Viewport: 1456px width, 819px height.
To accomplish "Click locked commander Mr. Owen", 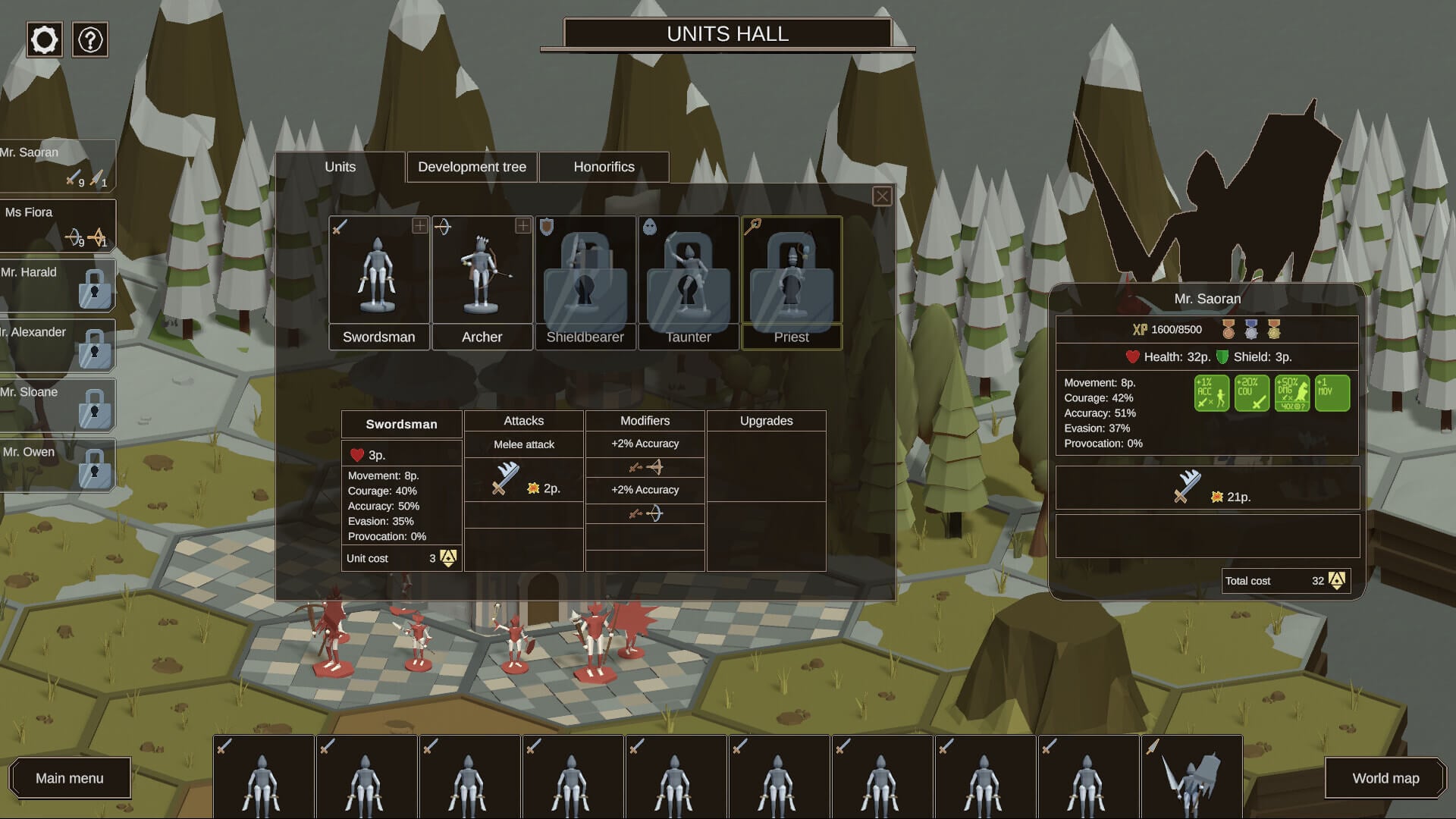I will point(53,464).
